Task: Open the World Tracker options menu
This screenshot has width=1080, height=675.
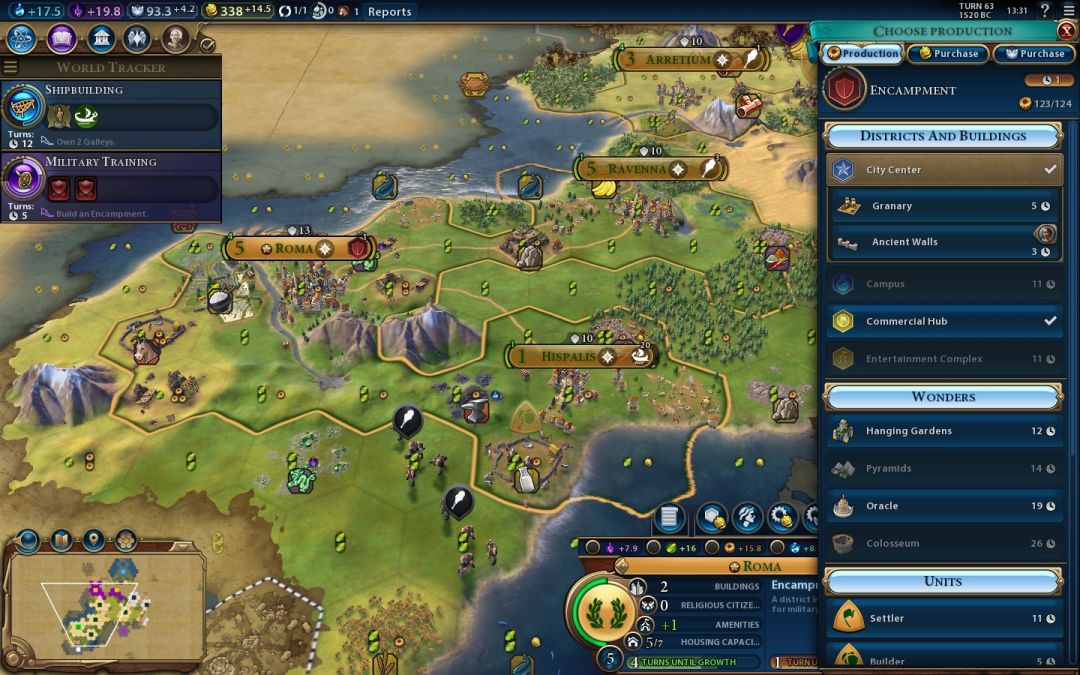Action: [11, 67]
